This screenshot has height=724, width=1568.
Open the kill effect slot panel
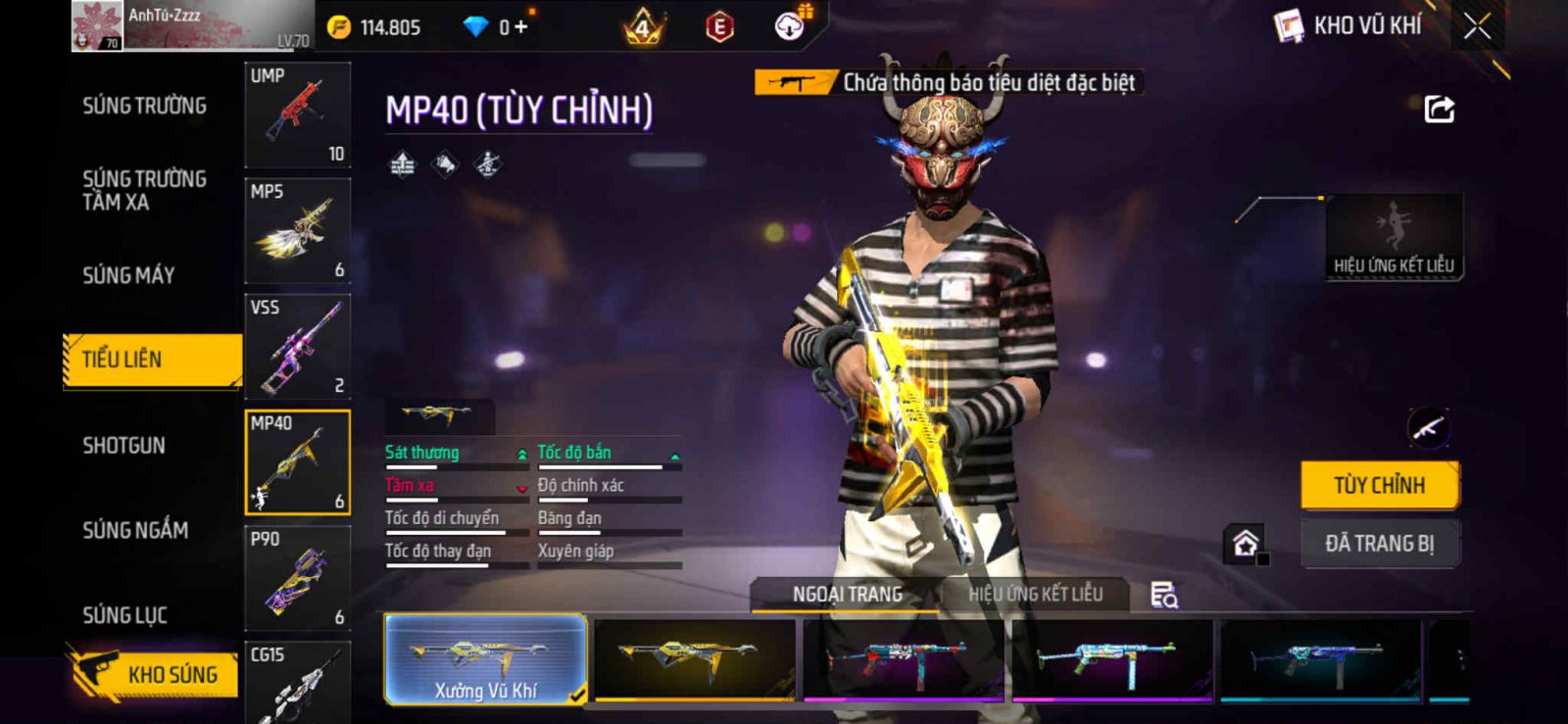(1394, 237)
